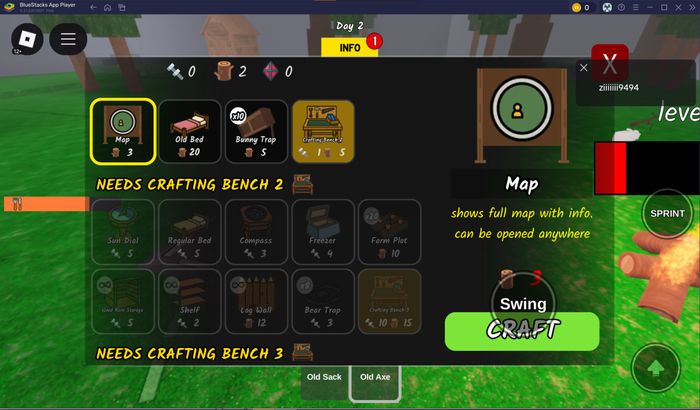Pick the Crafting Bench 2 recipe
700x410 pixels.
tap(322, 131)
